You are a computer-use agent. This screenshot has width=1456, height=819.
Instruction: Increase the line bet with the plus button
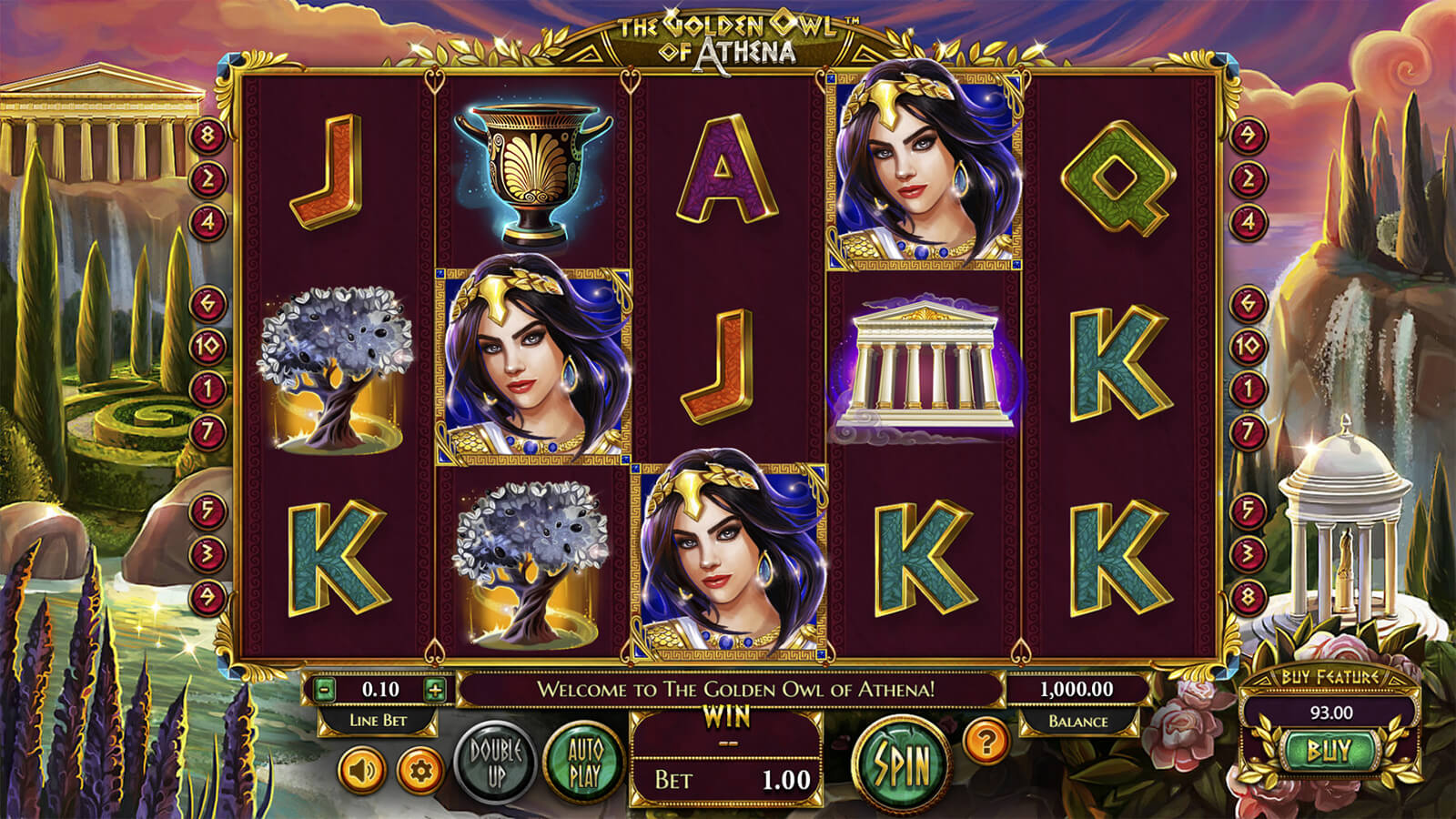[435, 690]
